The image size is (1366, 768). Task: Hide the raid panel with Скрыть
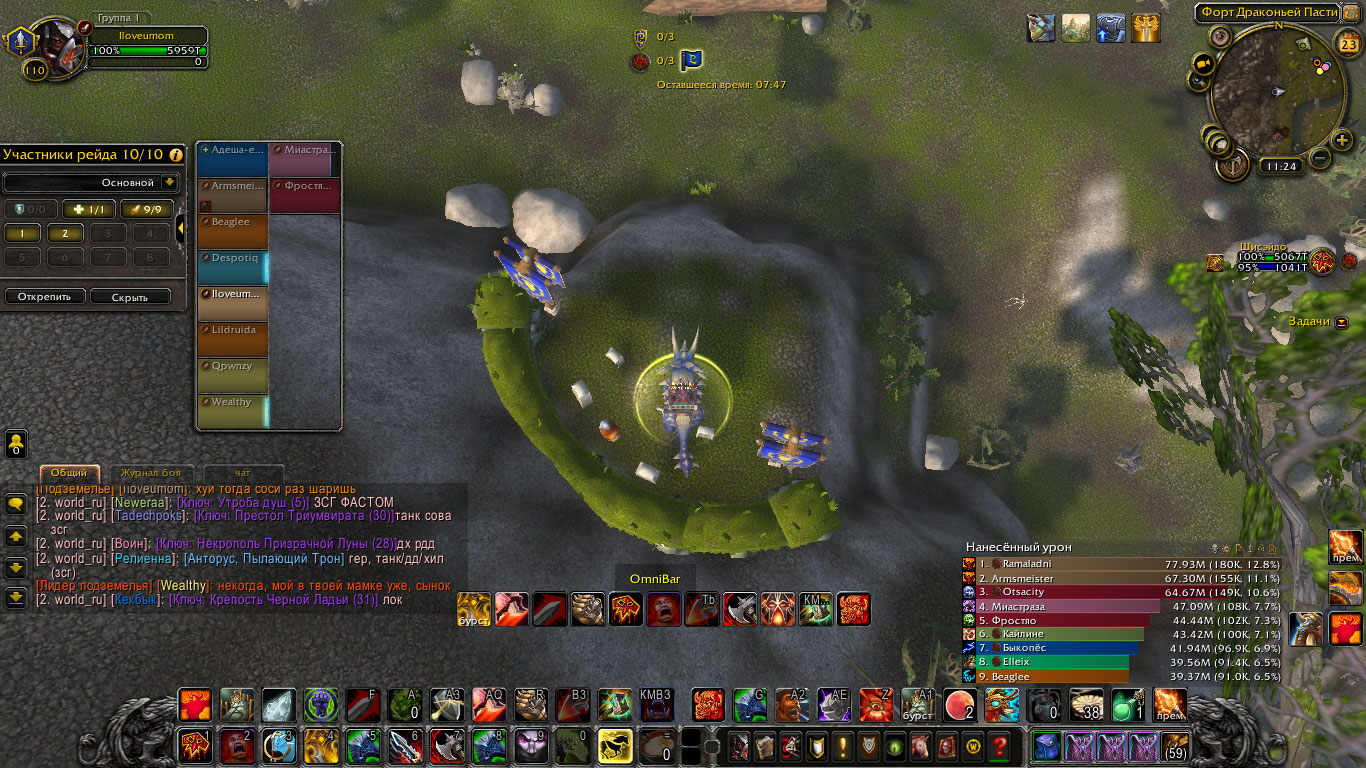pos(130,297)
